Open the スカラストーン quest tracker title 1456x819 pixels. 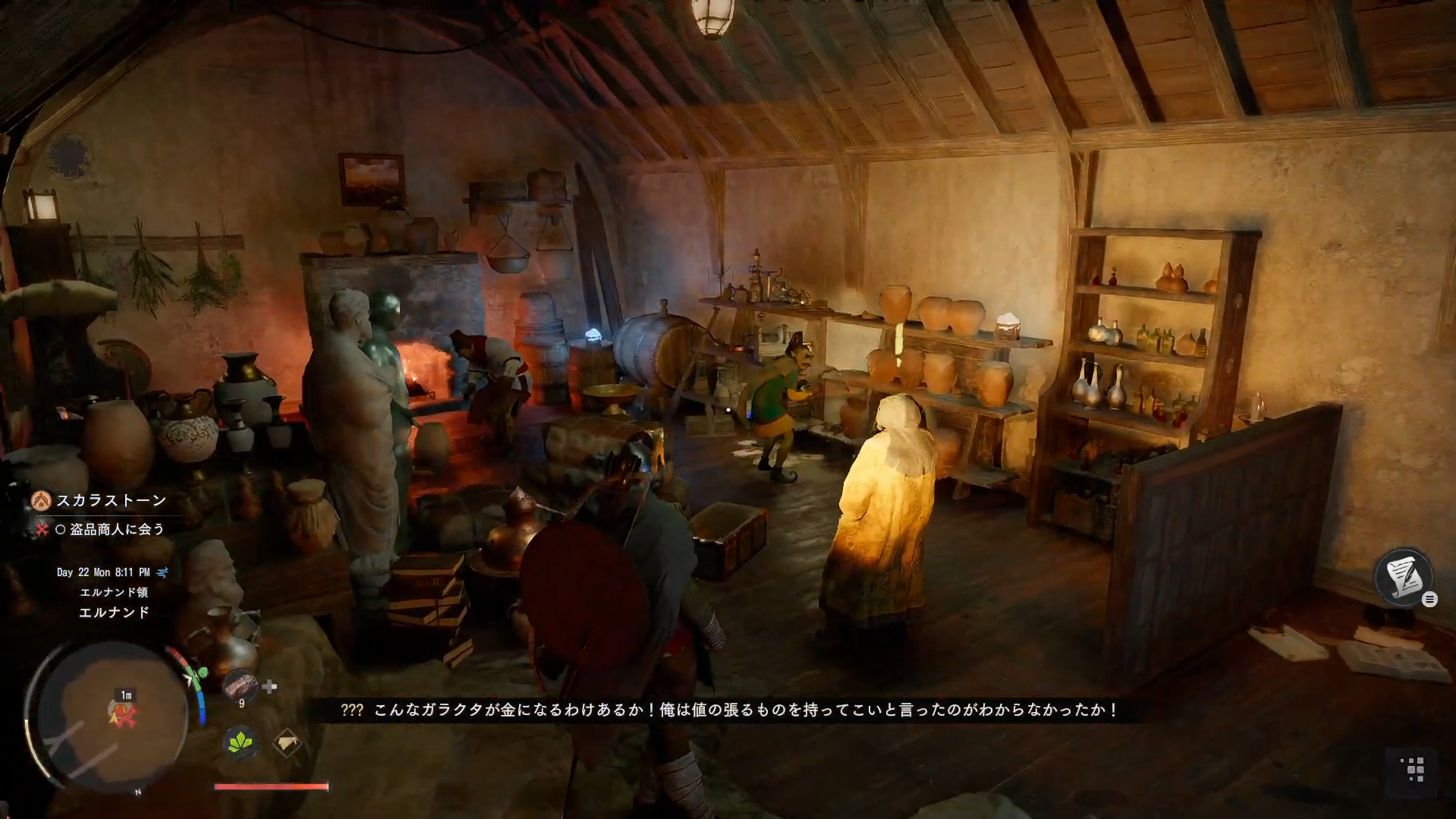pos(111,500)
